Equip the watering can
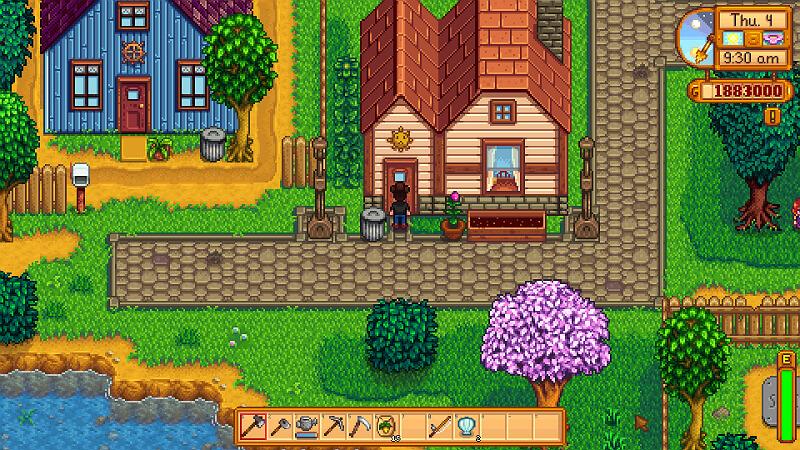This screenshot has height=450, width=800. 307,427
